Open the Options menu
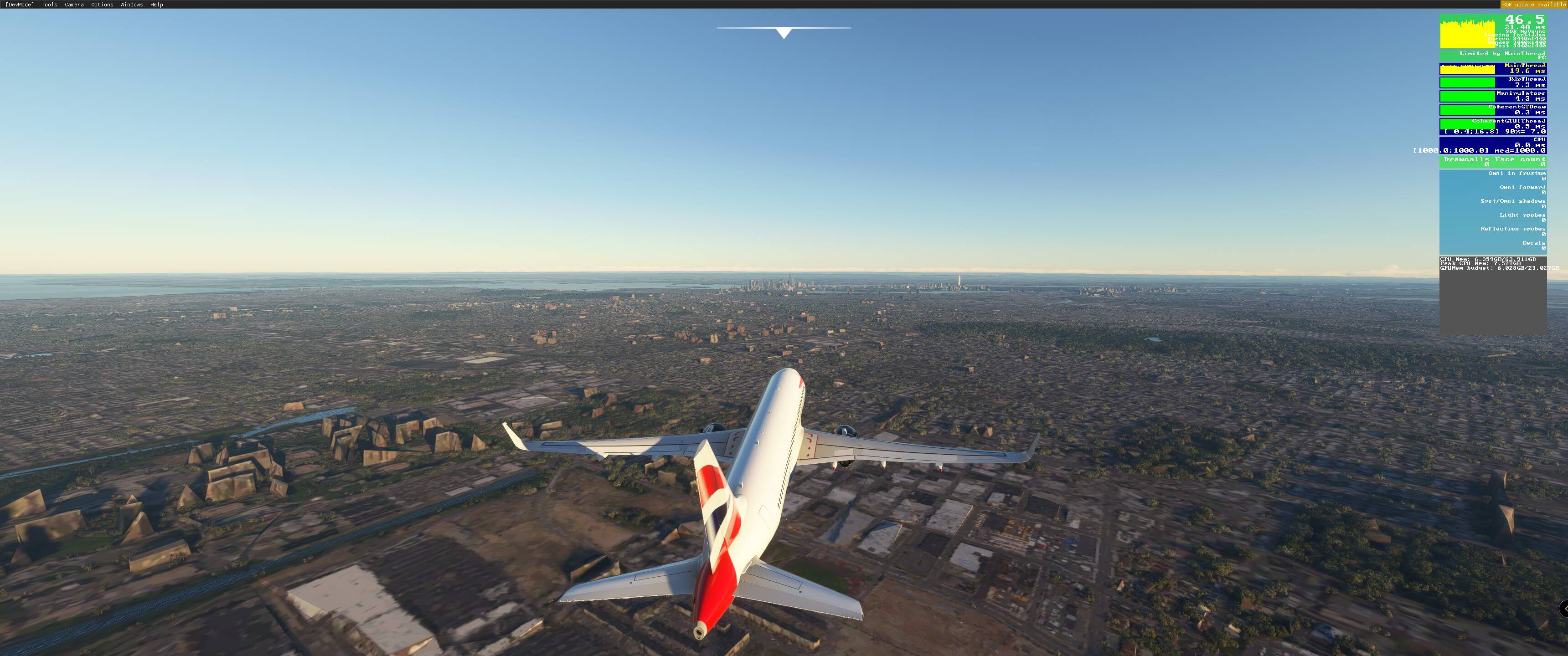Screen dimensions: 1568x656 tap(102, 4)
